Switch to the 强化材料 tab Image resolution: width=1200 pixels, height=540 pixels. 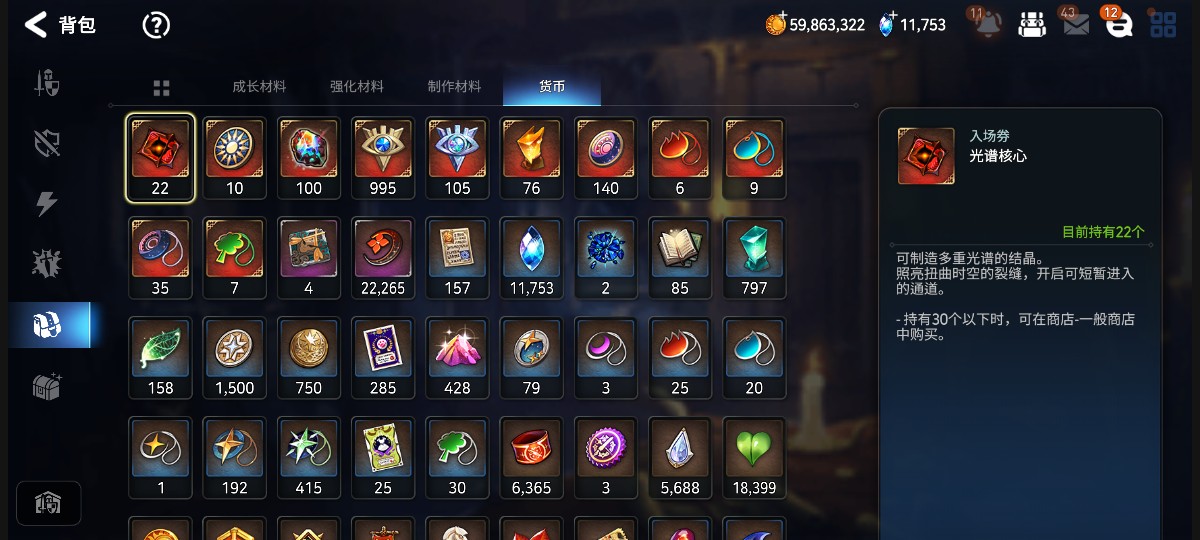(x=357, y=87)
